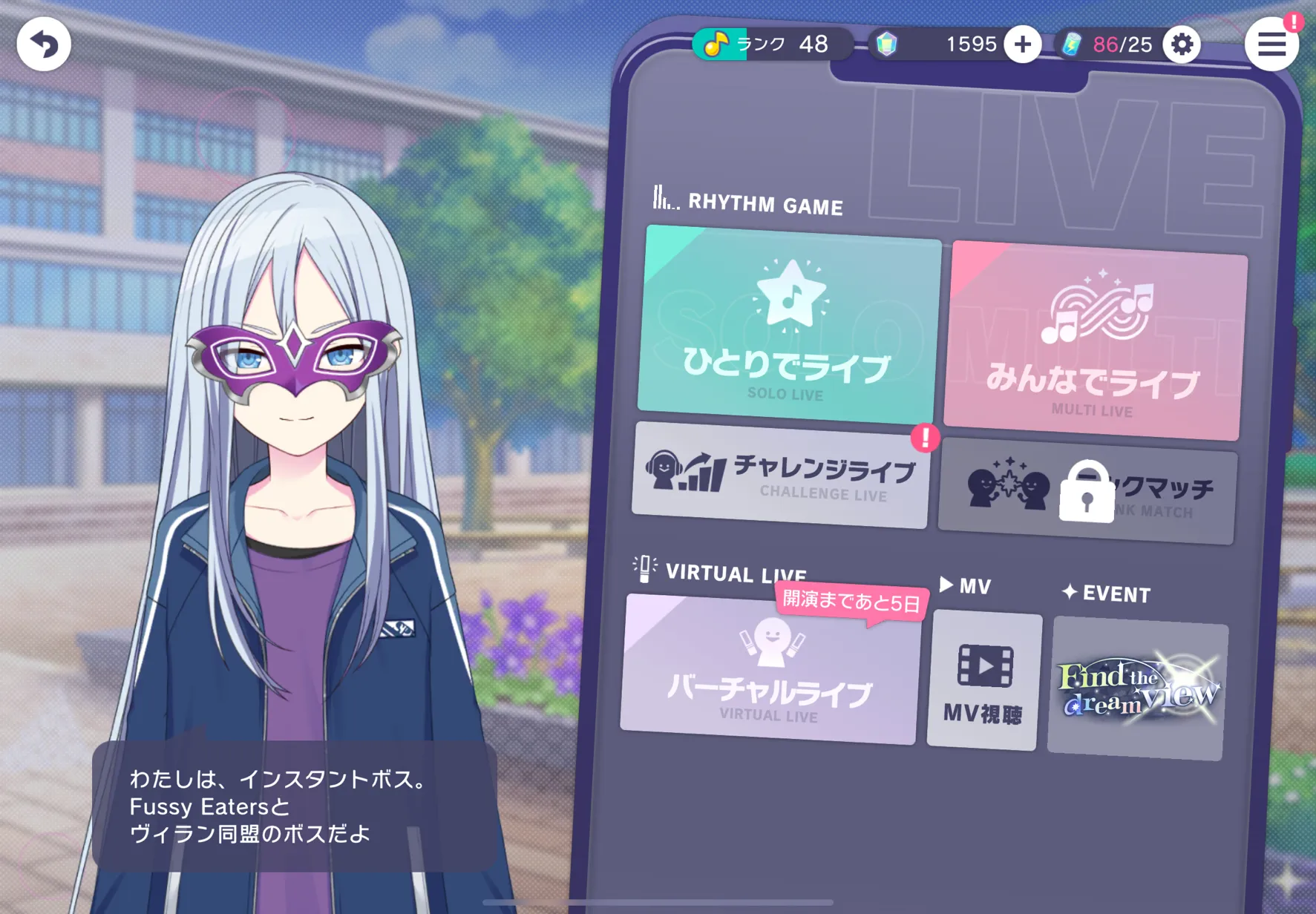Open MV viewing
This screenshot has height=914, width=1316.
coord(984,681)
